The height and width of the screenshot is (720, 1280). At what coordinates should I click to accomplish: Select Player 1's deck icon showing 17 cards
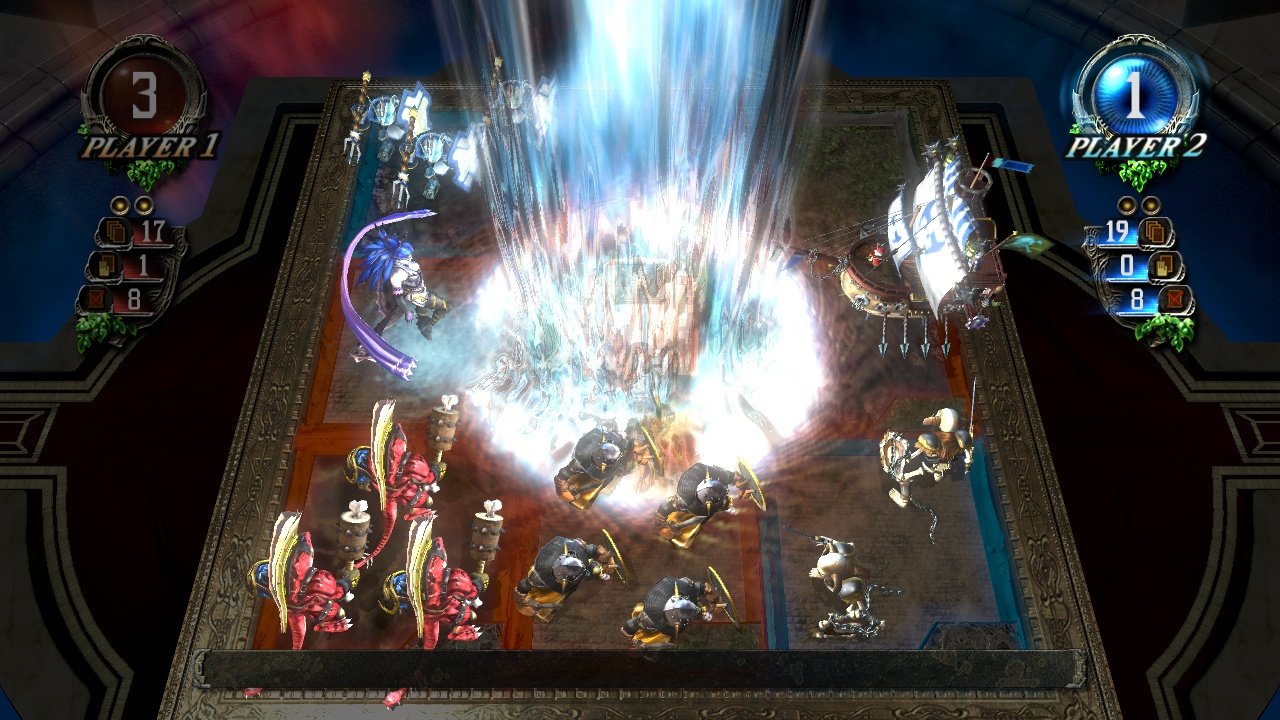[x=115, y=231]
